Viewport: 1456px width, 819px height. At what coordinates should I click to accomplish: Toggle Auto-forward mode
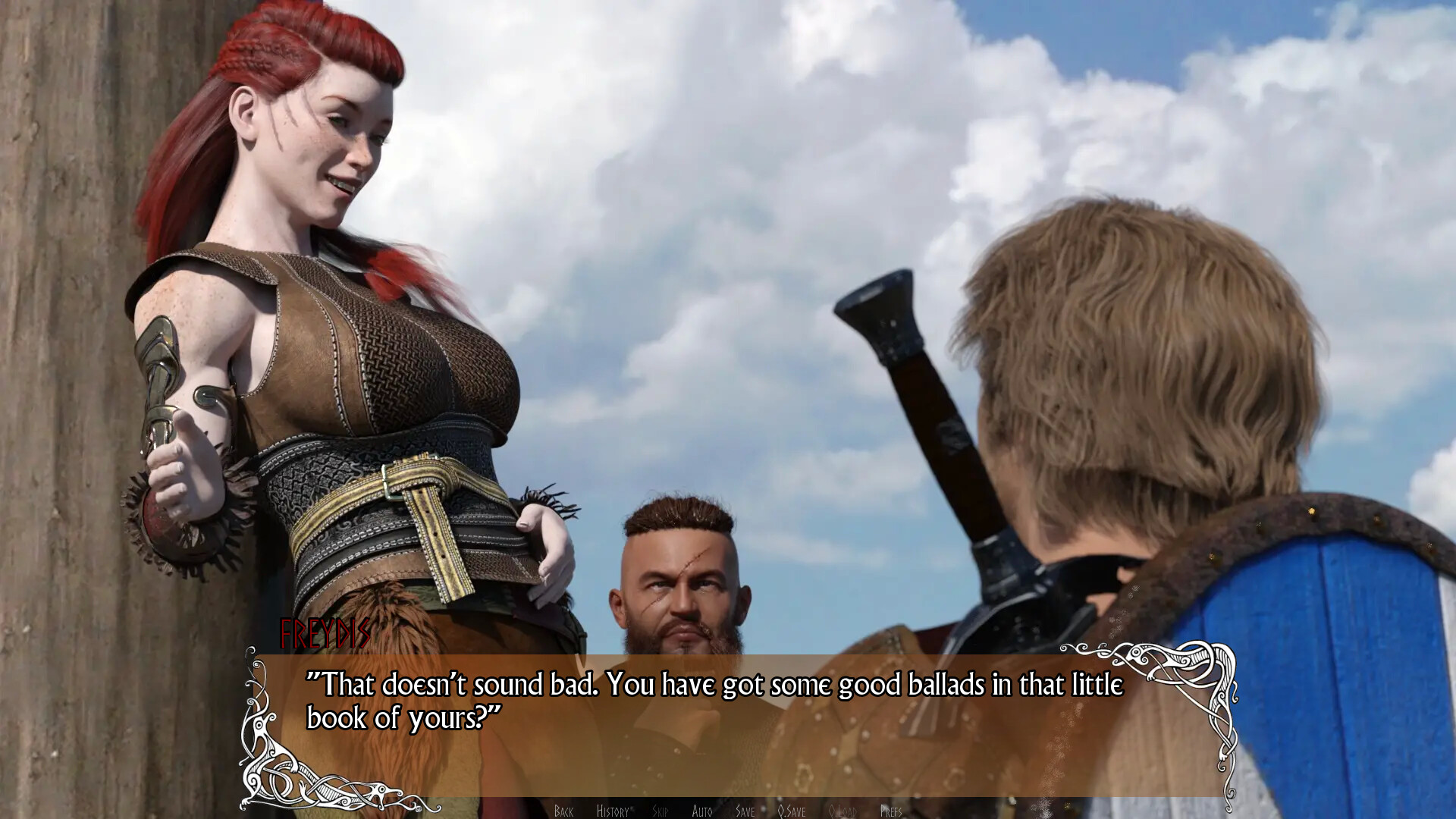(x=703, y=811)
